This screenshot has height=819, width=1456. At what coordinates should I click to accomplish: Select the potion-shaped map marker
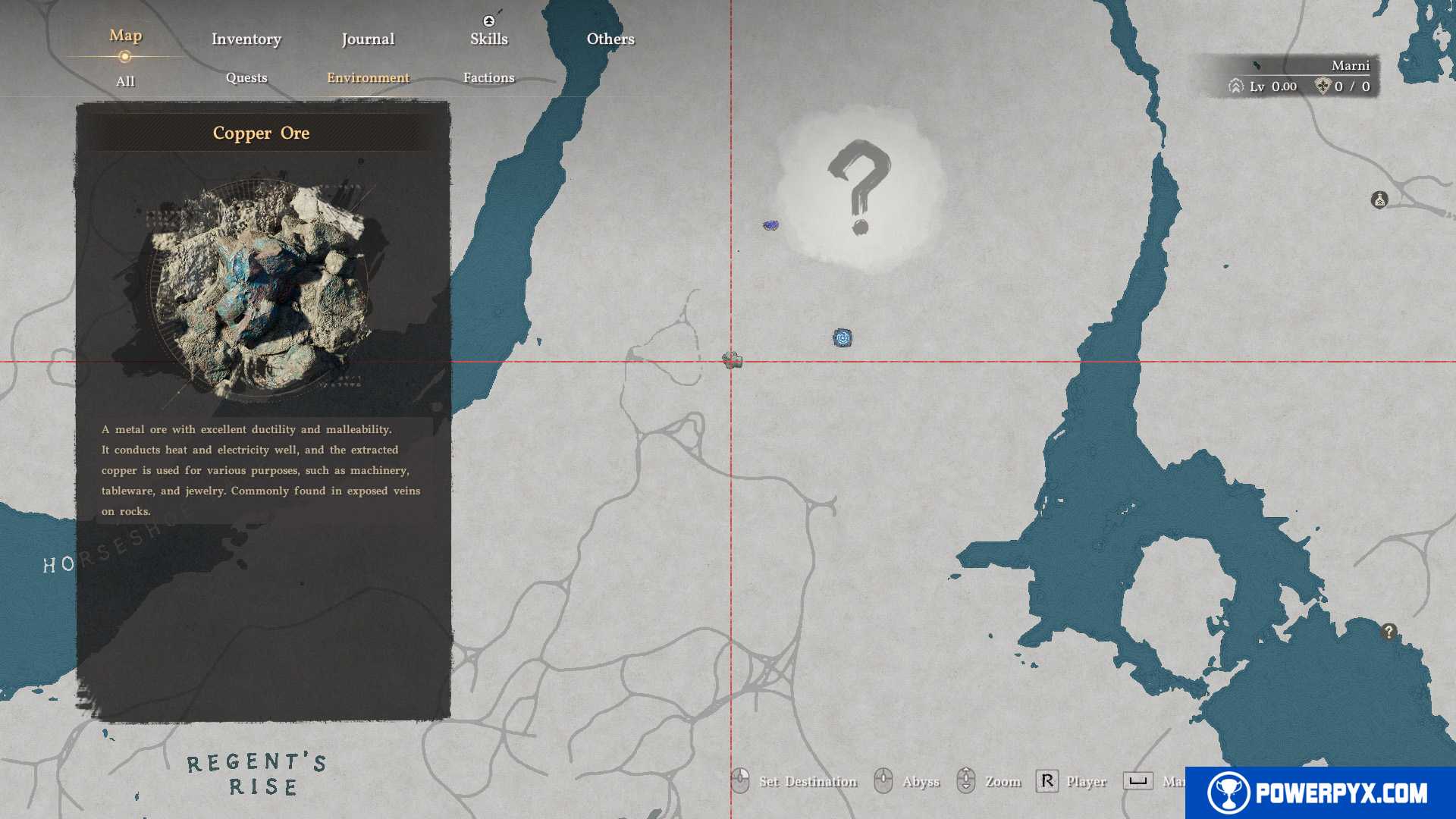tap(1379, 200)
